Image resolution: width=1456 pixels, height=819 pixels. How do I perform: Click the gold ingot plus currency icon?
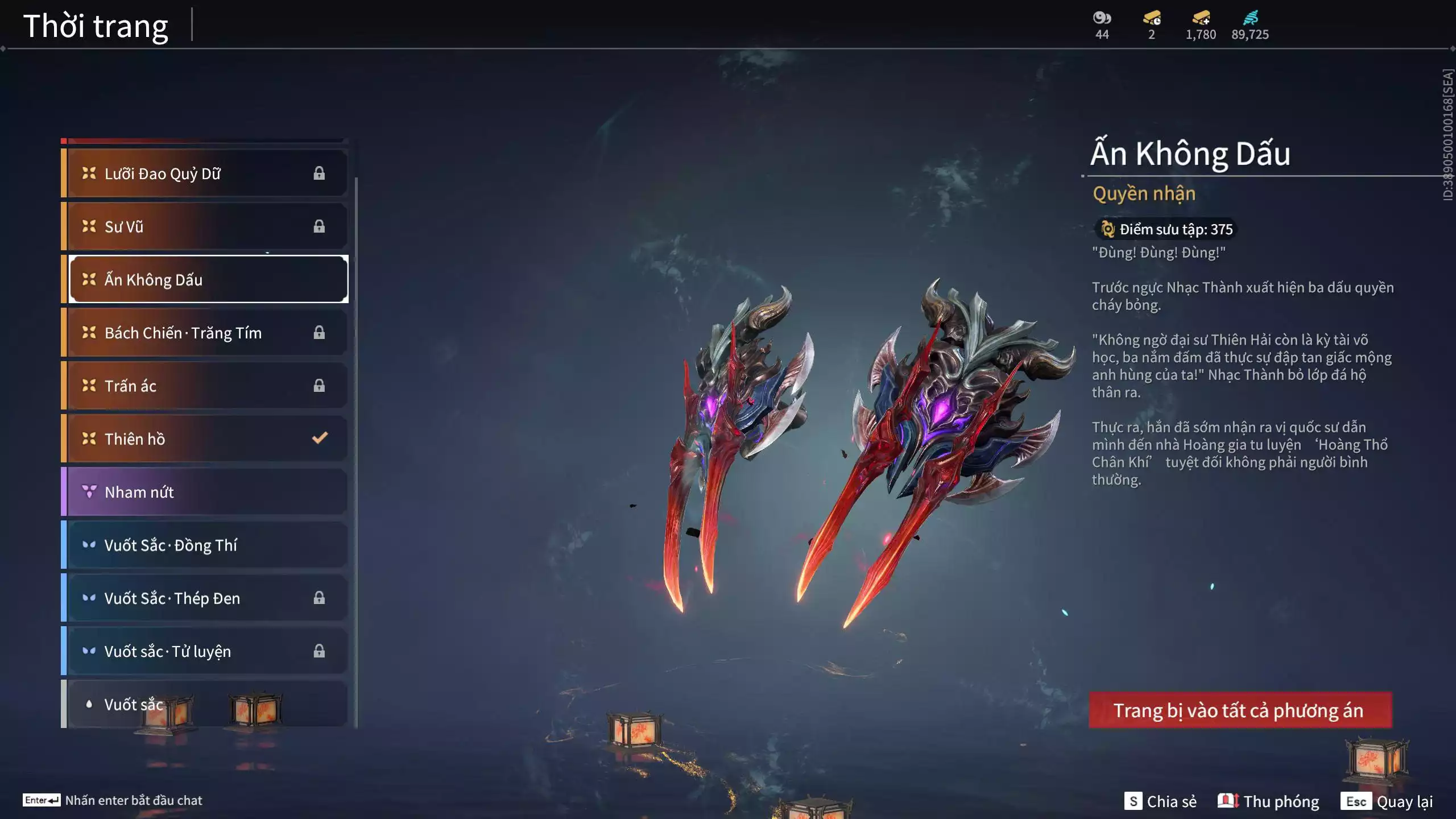[x=1201, y=18]
